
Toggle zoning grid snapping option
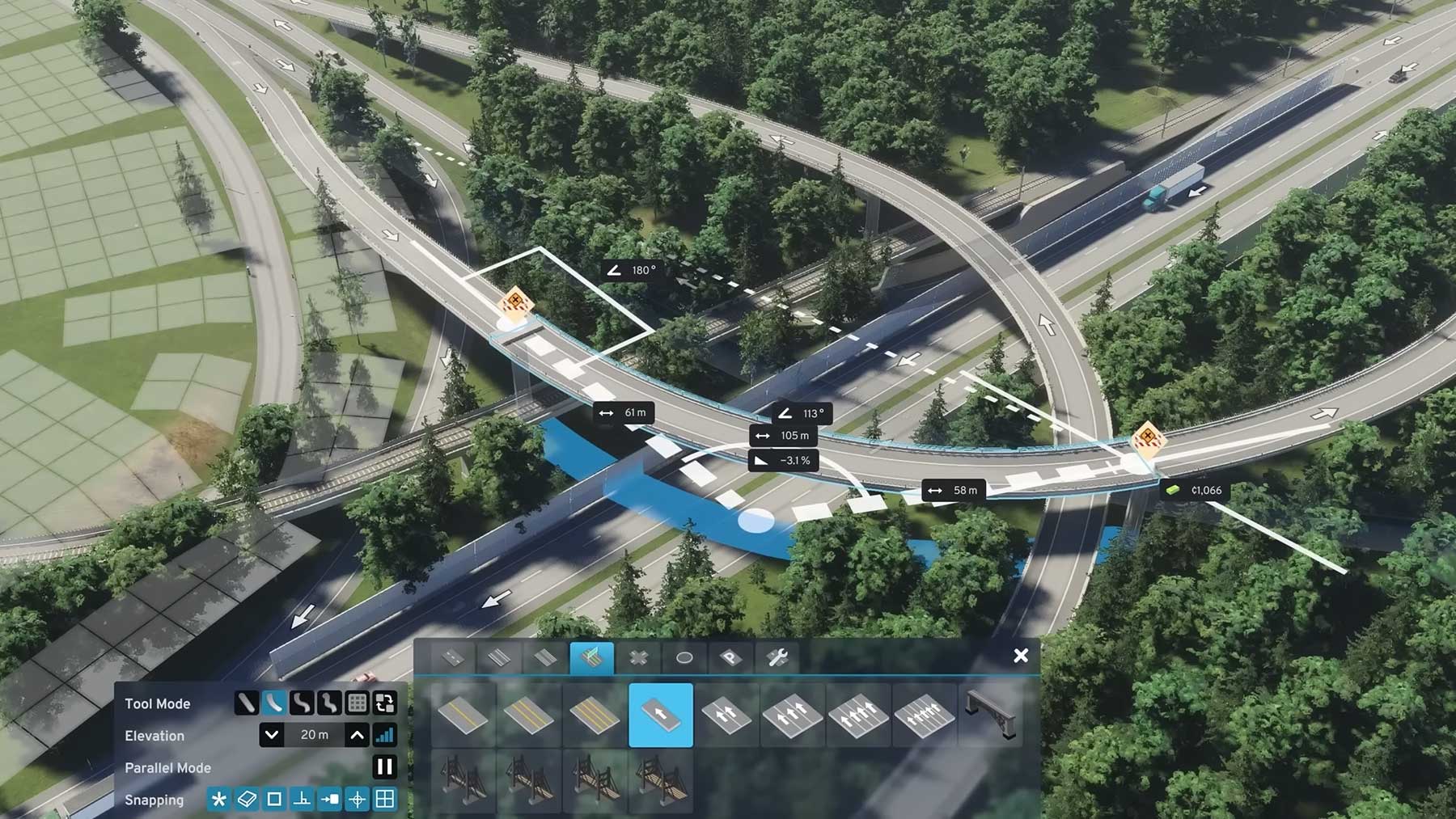385,800
